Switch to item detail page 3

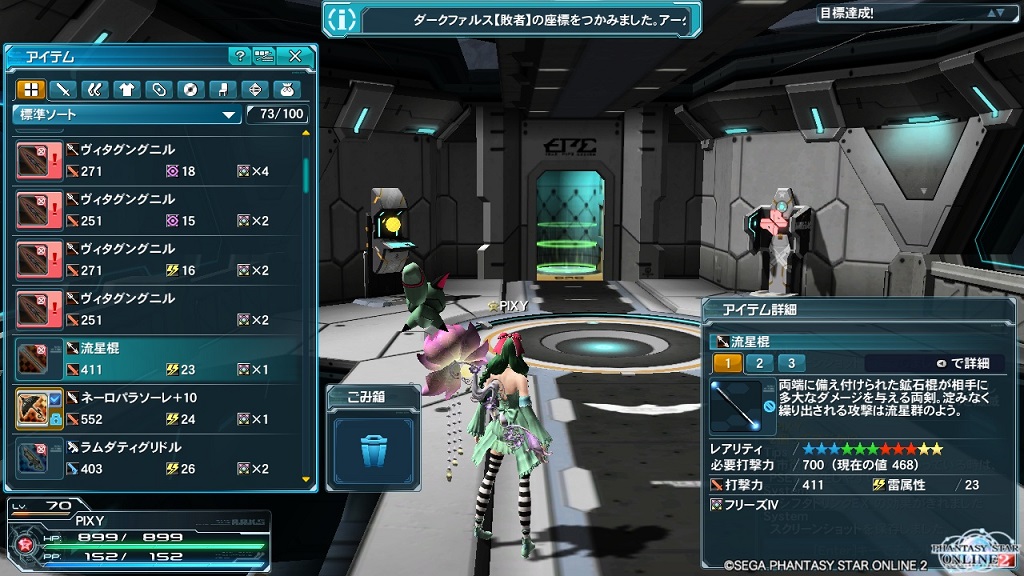point(791,363)
